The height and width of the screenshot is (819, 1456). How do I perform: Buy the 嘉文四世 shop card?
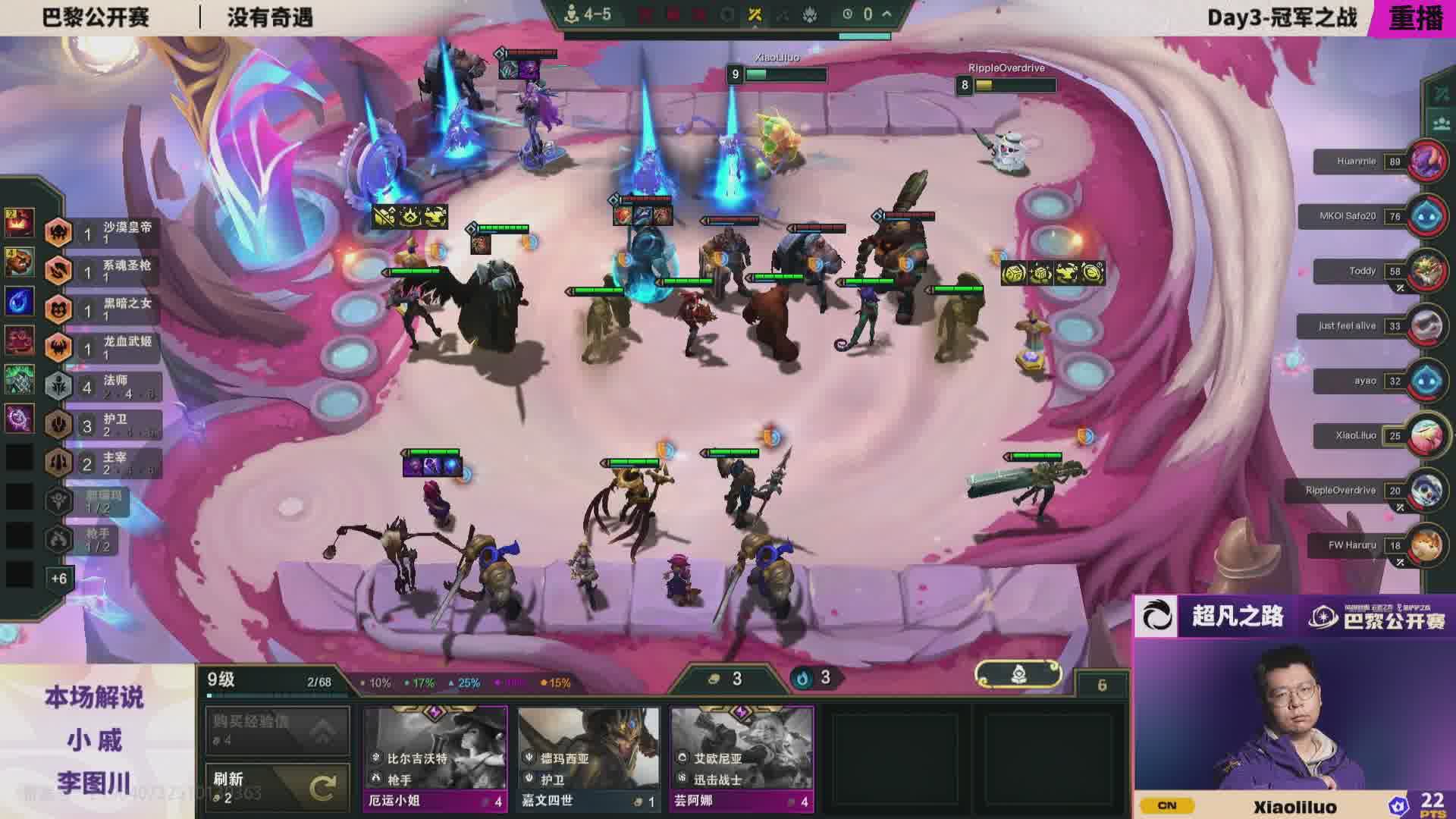tap(588, 758)
